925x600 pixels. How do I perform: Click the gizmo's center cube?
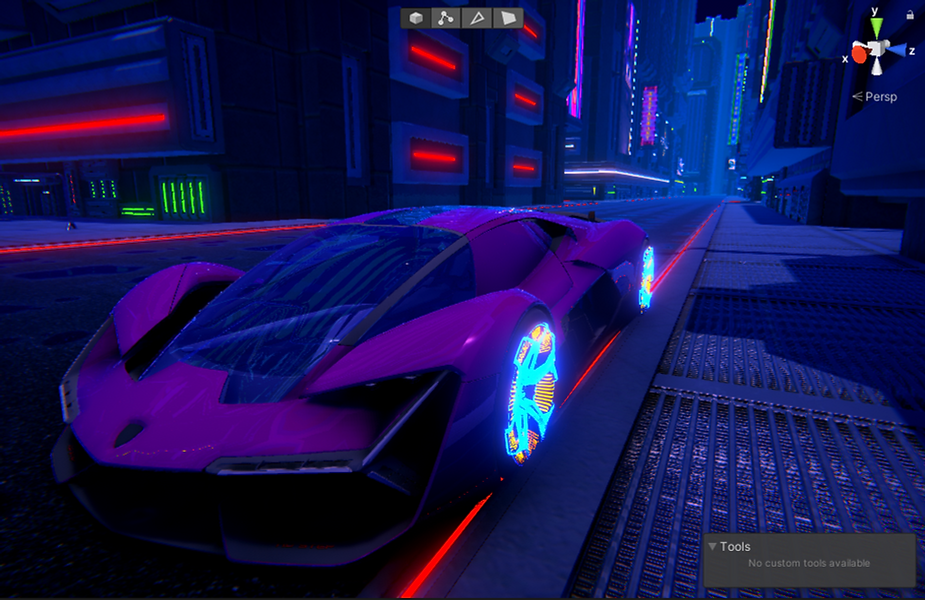(x=876, y=49)
